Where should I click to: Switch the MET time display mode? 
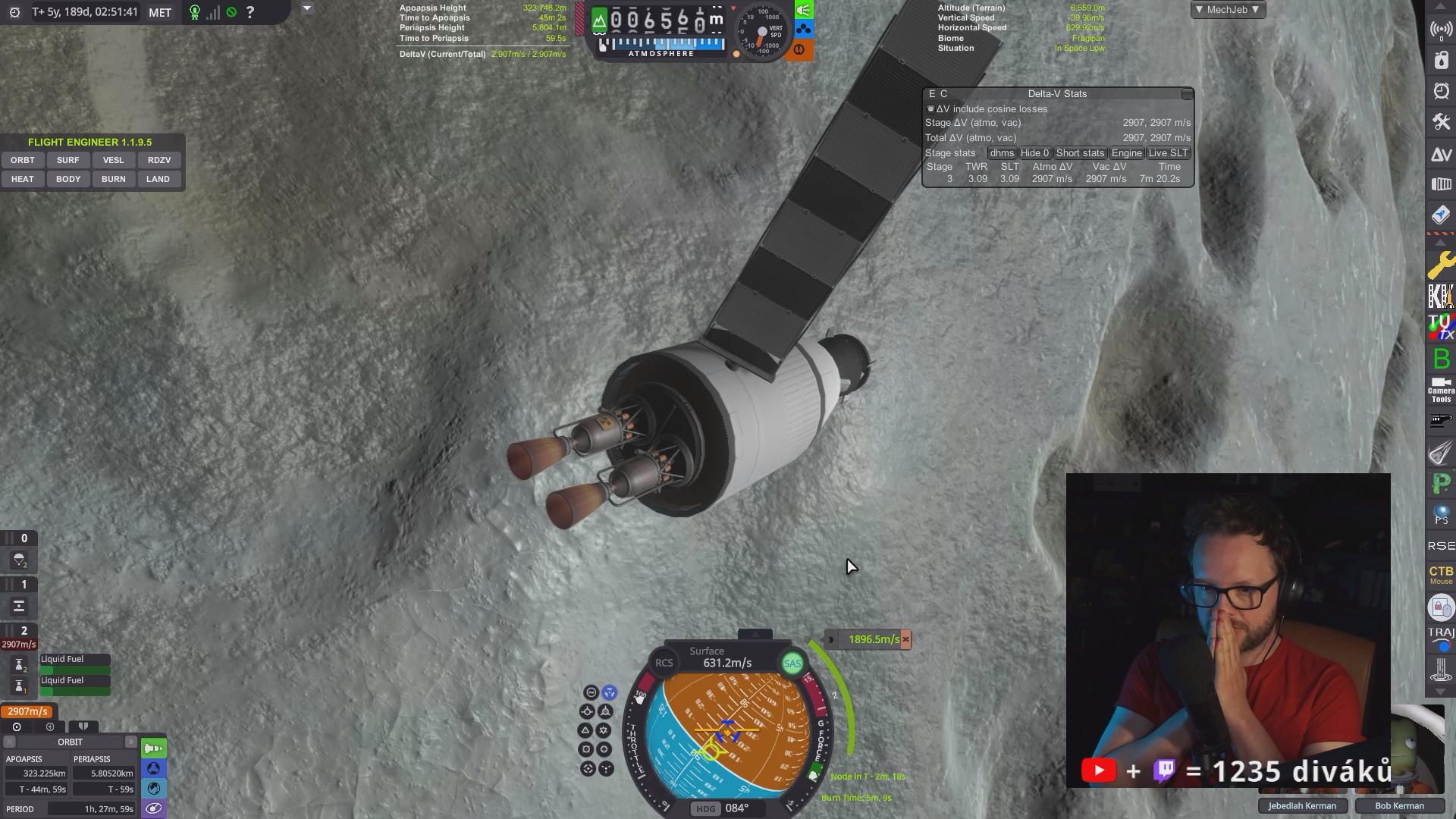[x=160, y=13]
